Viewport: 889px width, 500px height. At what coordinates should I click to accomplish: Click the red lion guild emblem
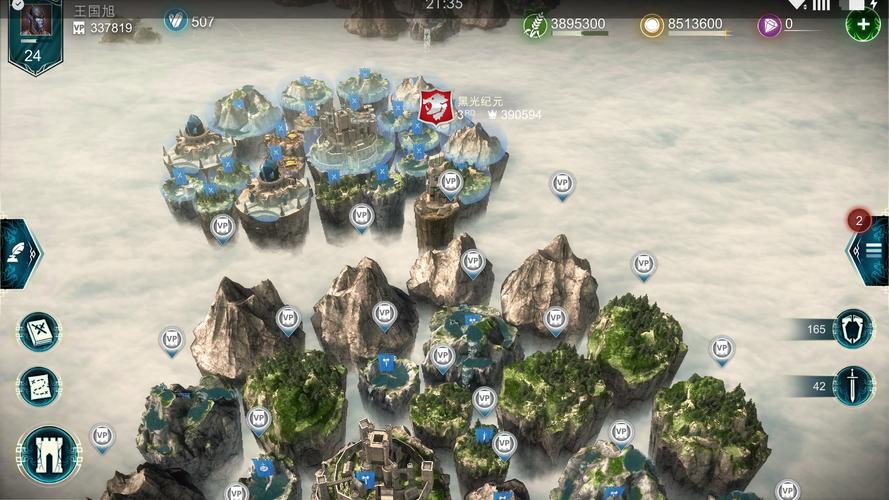(436, 106)
